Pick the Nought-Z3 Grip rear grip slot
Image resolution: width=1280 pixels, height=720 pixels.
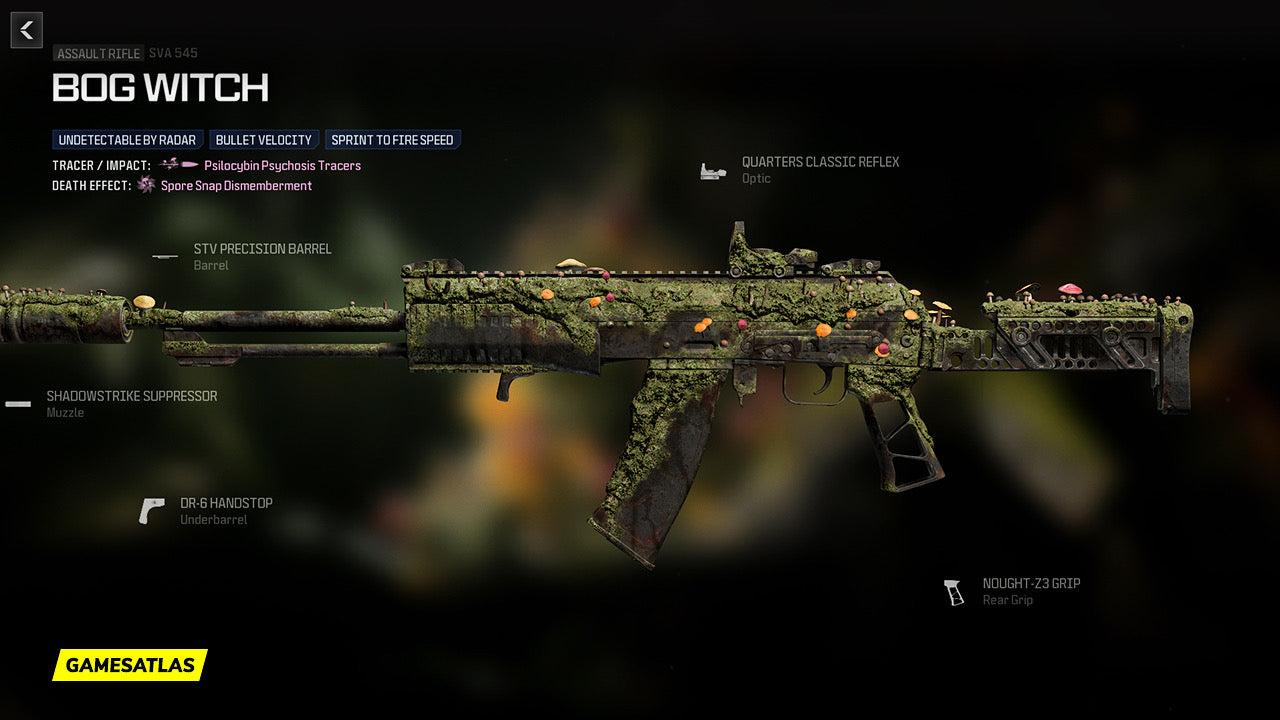click(1030, 584)
